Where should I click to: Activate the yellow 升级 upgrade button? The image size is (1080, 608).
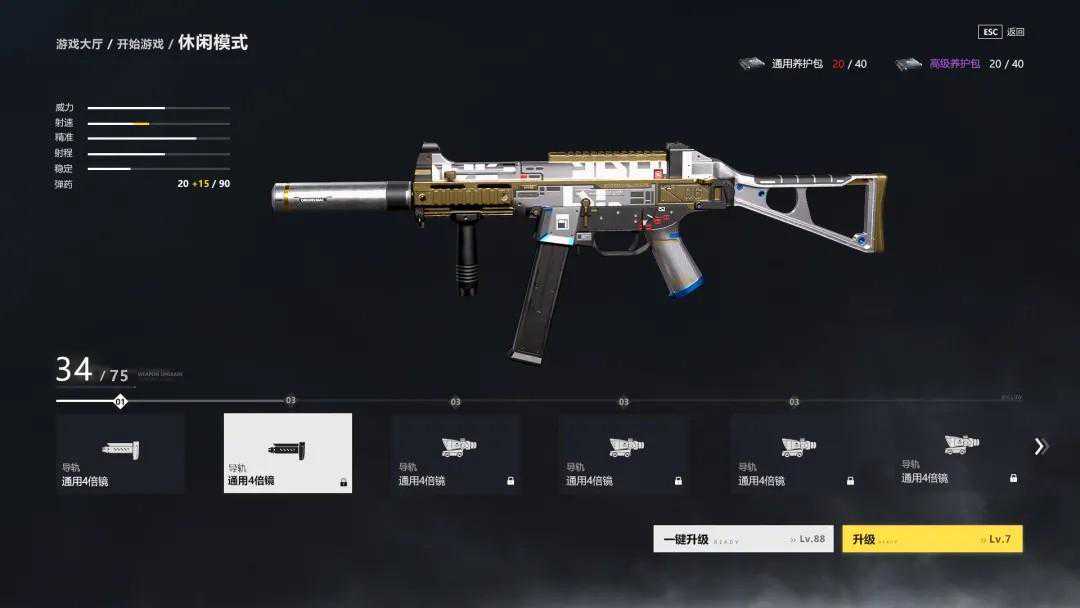(x=931, y=539)
